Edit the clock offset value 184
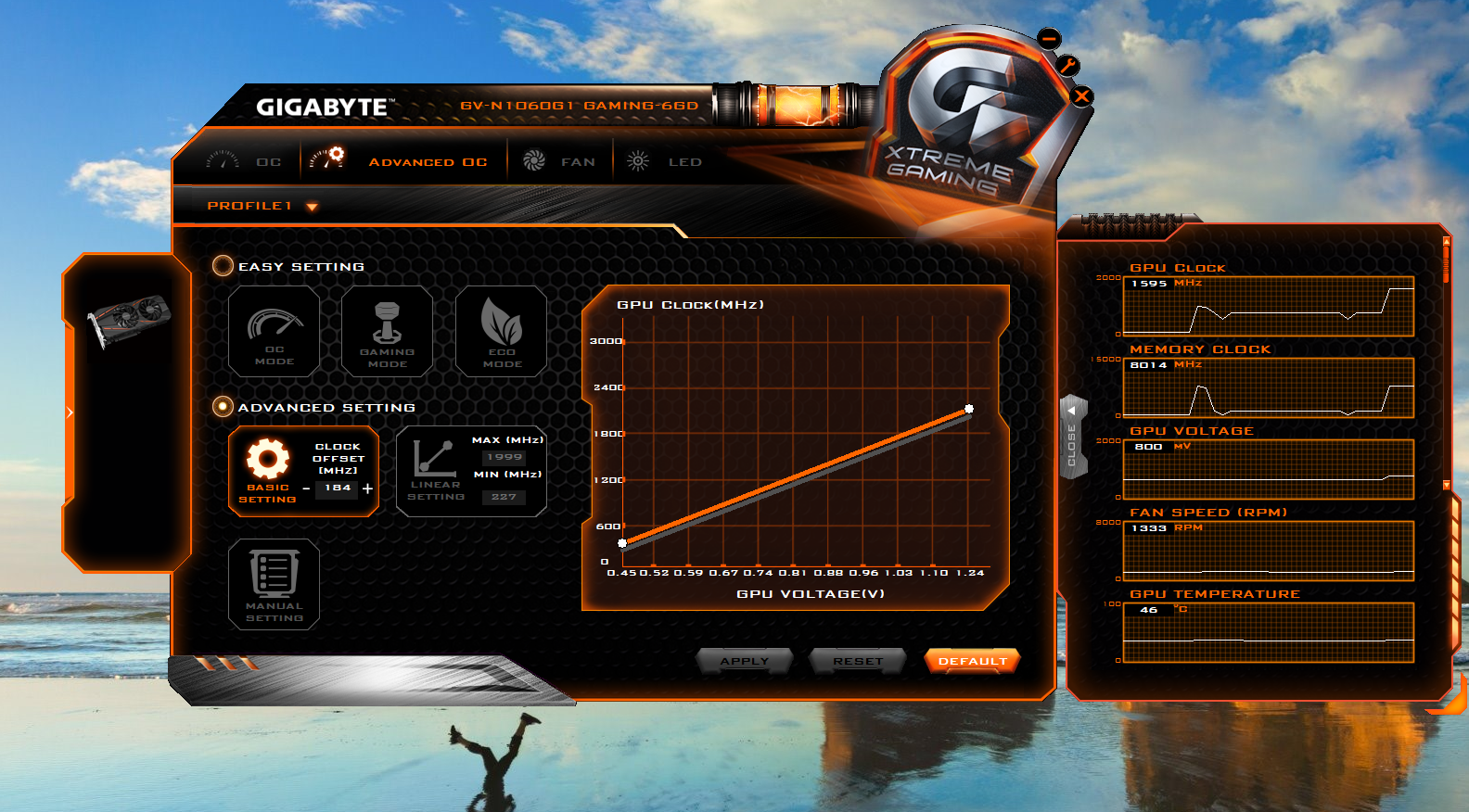The height and width of the screenshot is (812, 1469). pos(339,489)
